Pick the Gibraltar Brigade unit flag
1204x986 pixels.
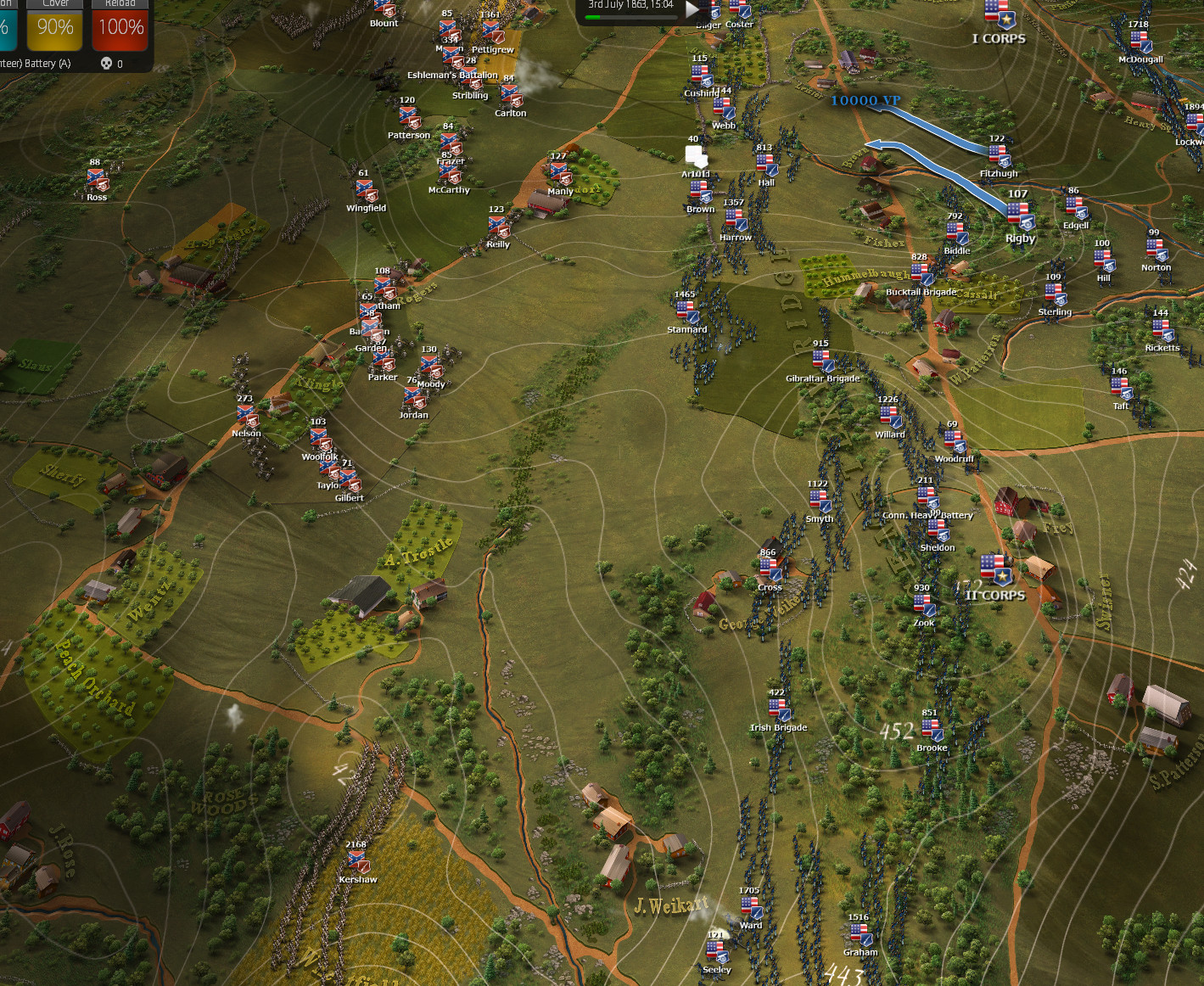coord(821,360)
